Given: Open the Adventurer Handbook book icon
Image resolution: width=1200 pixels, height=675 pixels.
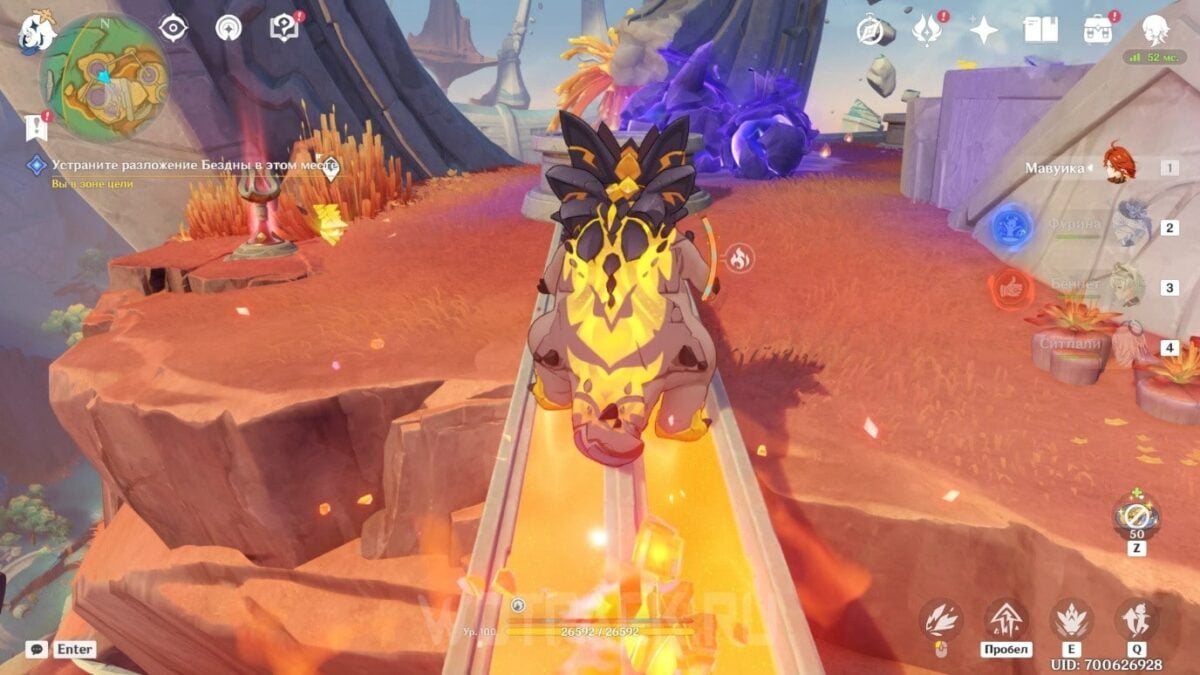Looking at the screenshot, I should pyautogui.click(x=1040, y=30).
